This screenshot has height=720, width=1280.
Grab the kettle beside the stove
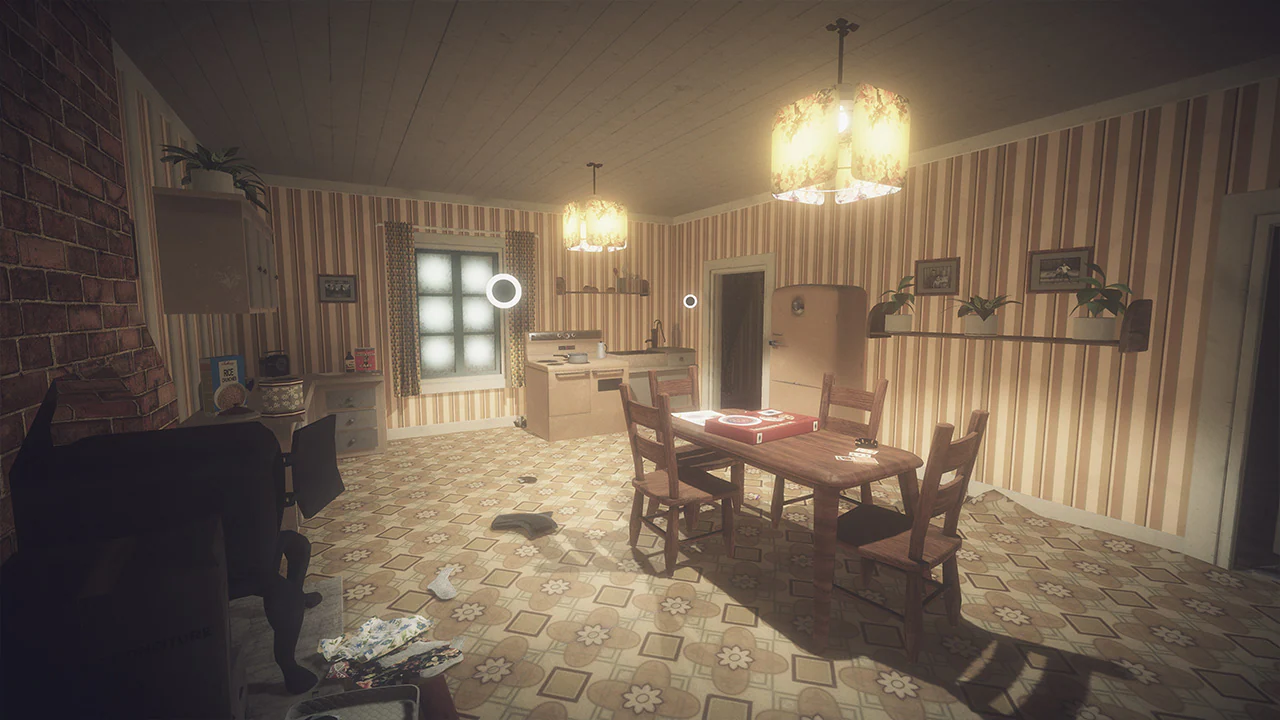tap(600, 350)
